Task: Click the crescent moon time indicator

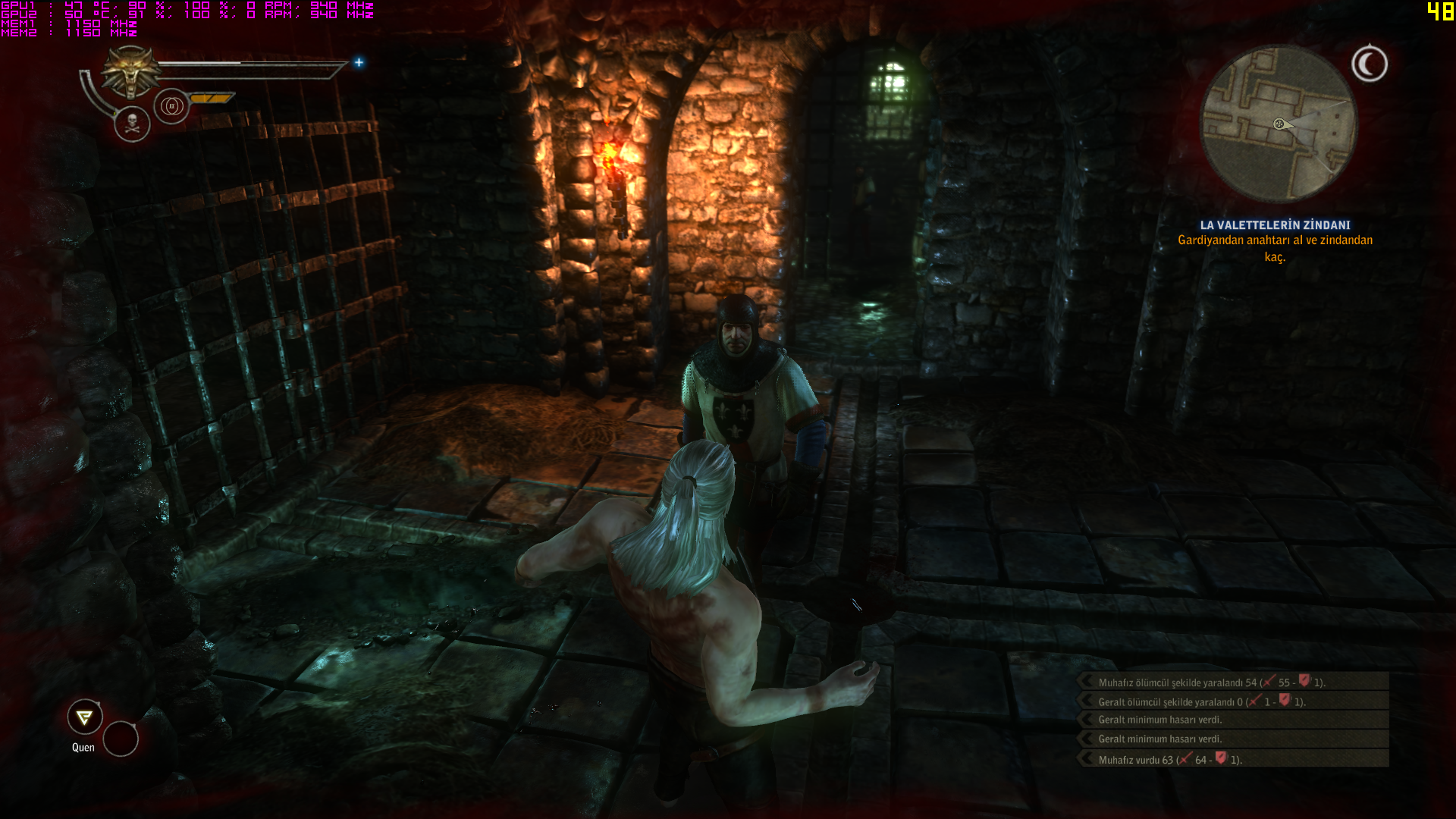Action: [x=1370, y=64]
